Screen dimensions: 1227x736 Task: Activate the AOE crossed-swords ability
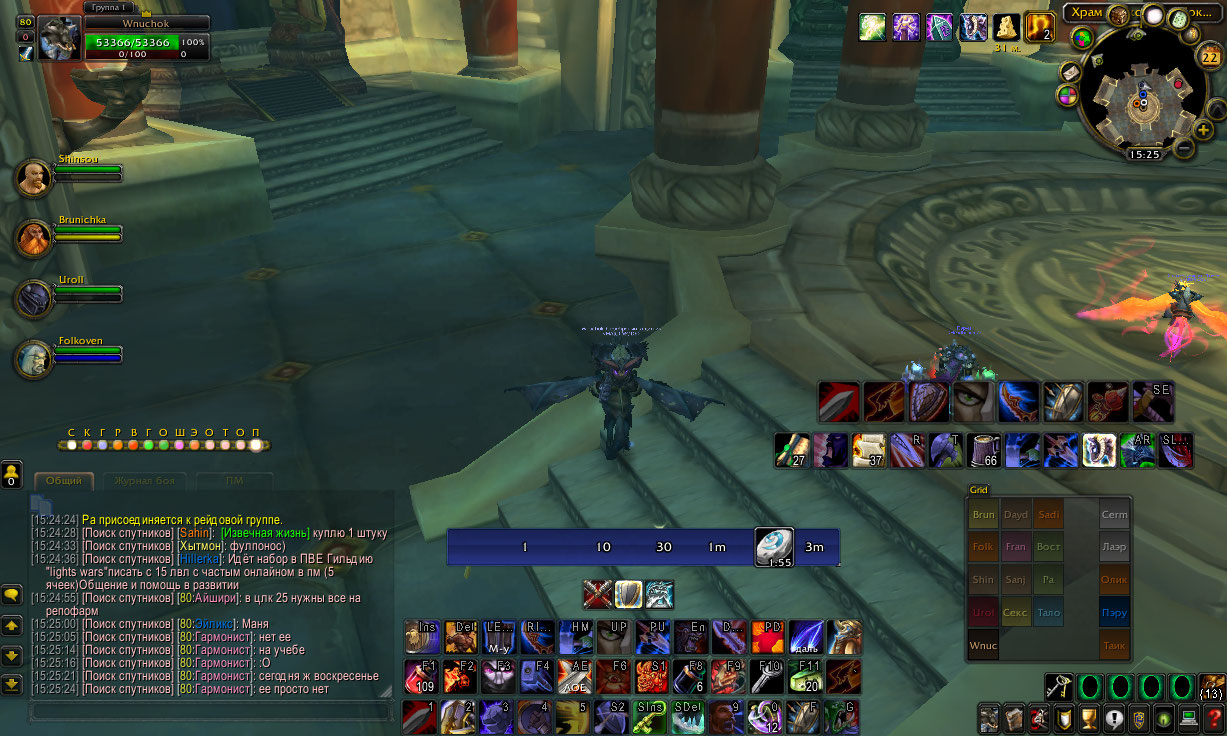pyautogui.click(x=573, y=676)
